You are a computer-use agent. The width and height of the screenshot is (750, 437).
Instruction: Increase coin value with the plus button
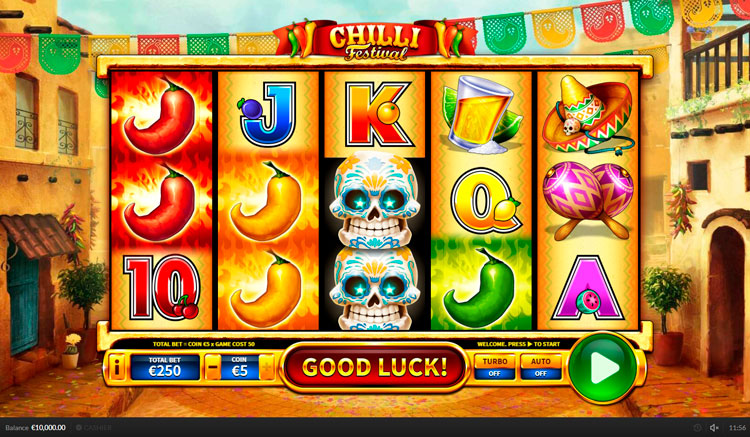[267, 367]
